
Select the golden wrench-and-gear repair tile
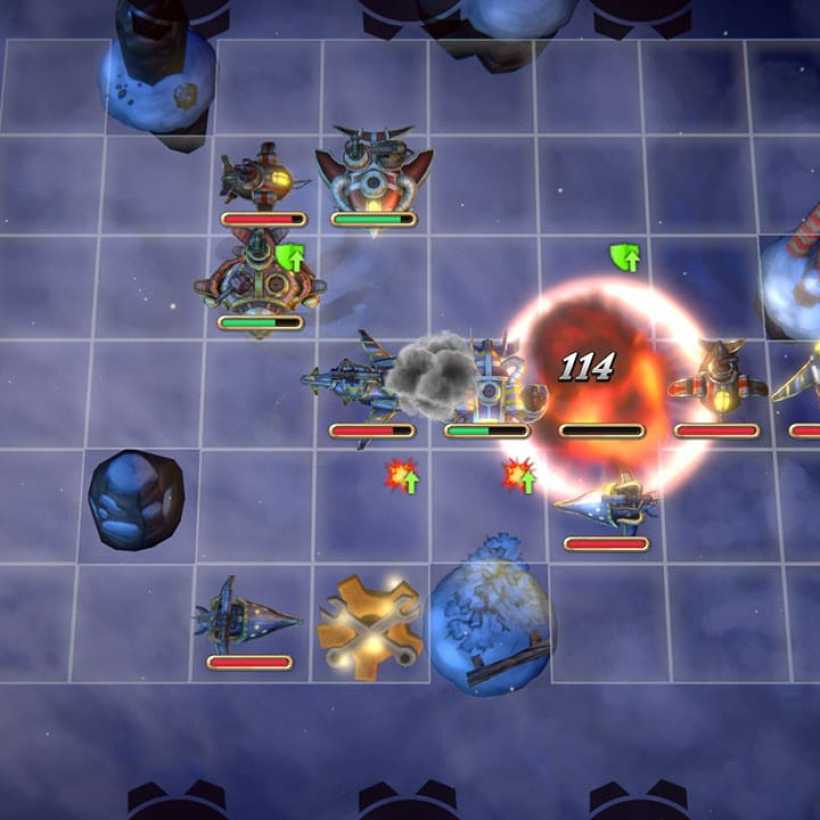[x=369, y=627]
